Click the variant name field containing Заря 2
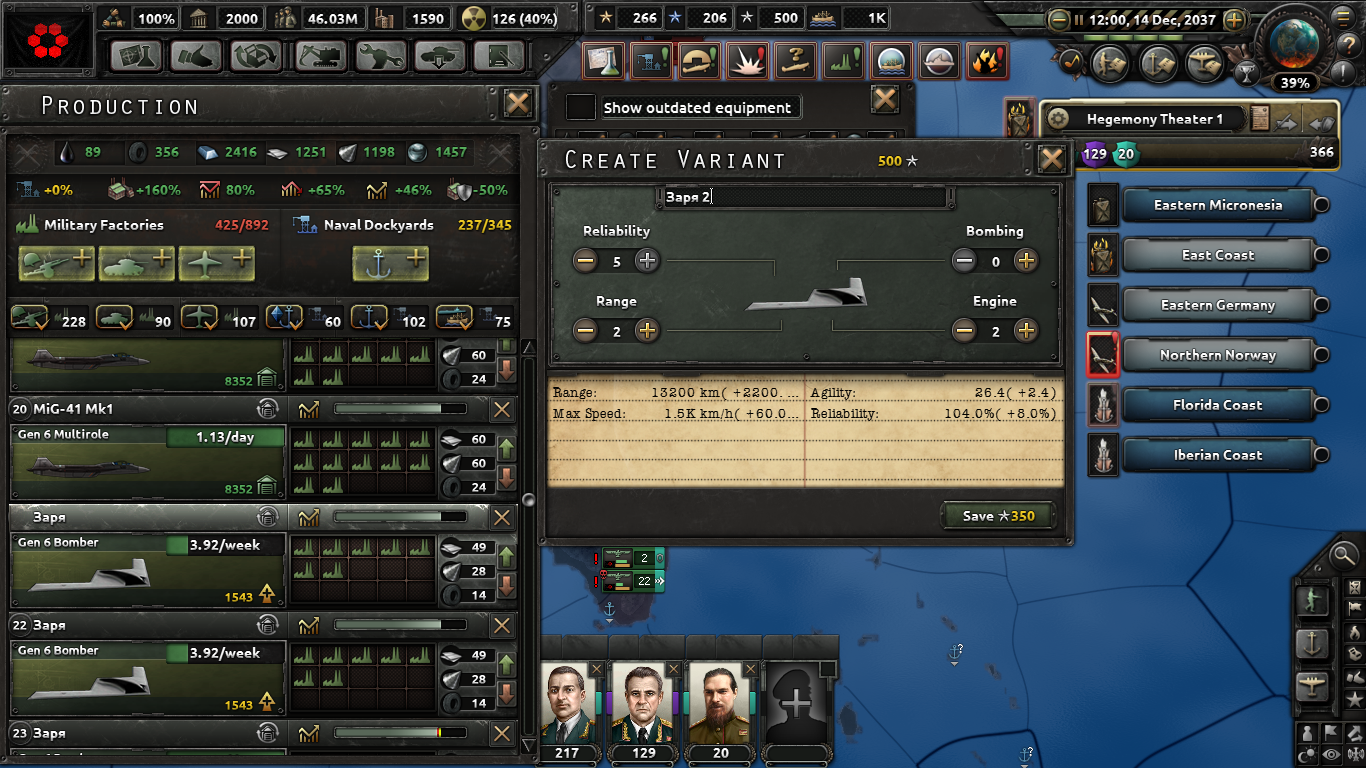This screenshot has height=768, width=1366. (x=805, y=198)
